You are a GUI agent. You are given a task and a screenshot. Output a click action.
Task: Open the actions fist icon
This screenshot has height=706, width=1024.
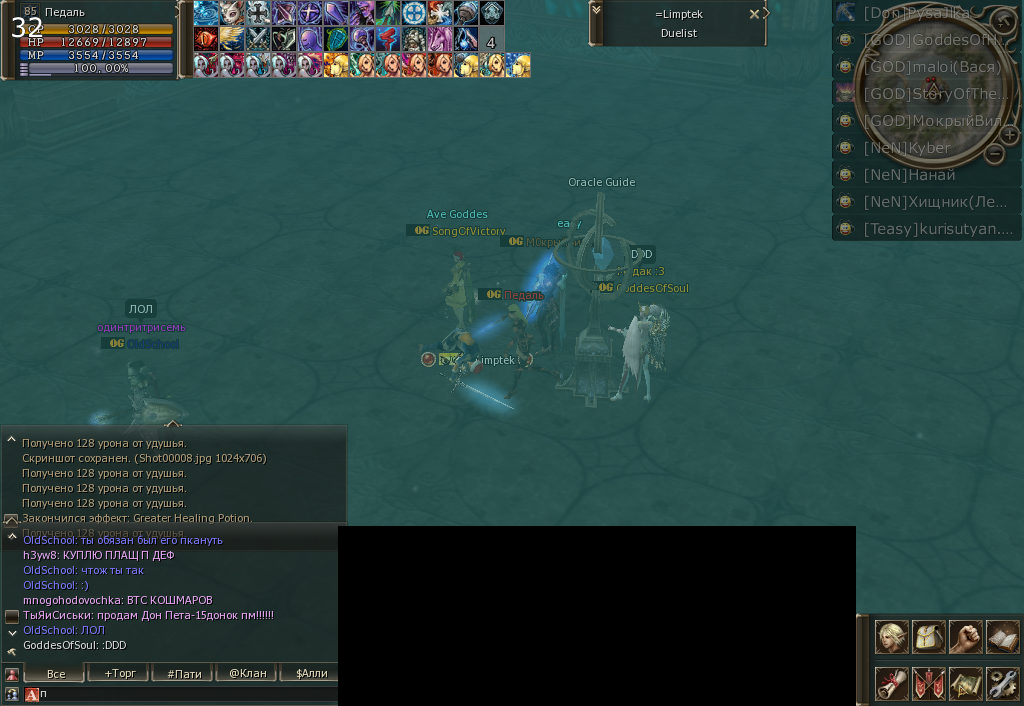click(x=965, y=637)
